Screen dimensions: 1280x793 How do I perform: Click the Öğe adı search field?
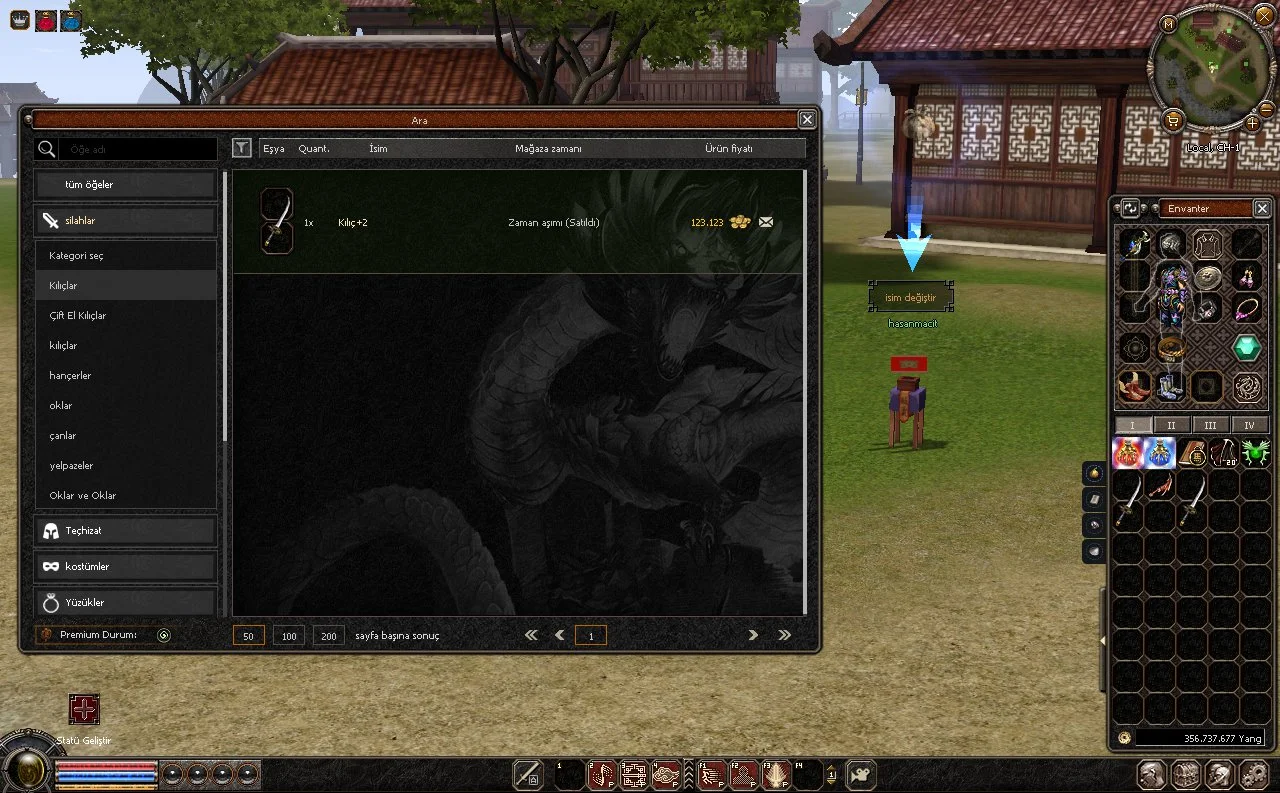click(137, 149)
